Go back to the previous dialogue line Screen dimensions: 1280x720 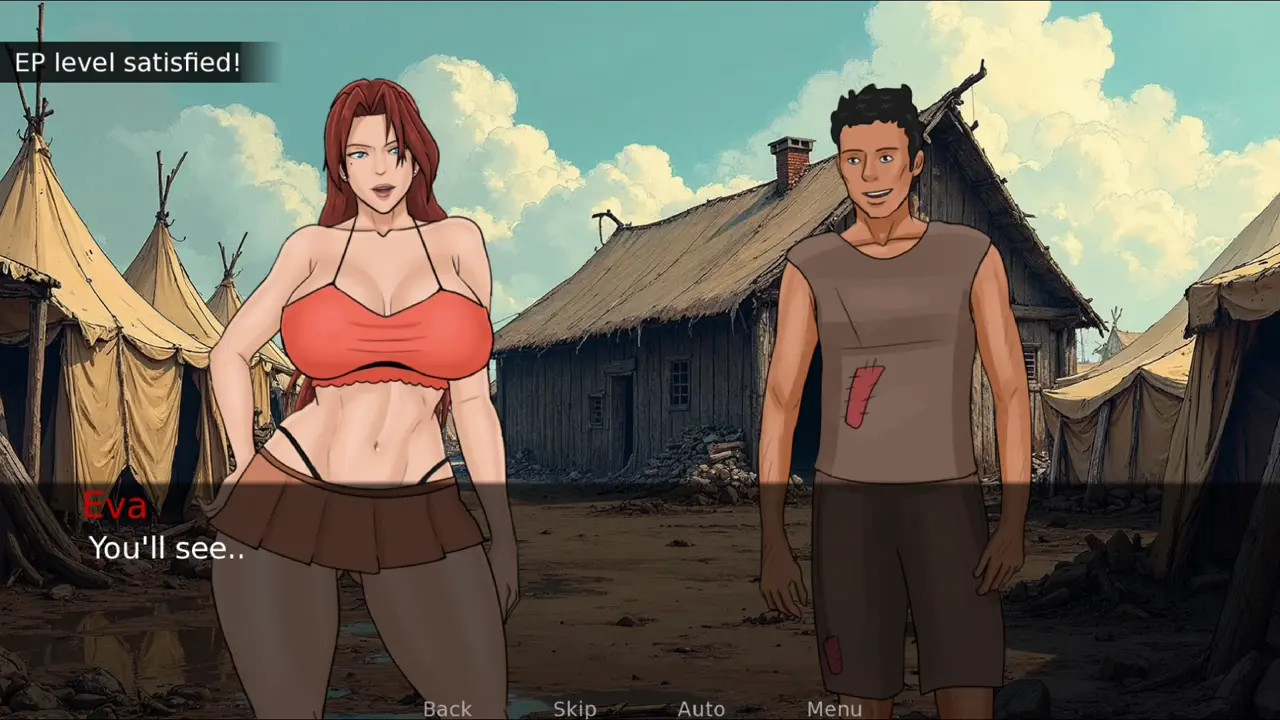click(x=447, y=709)
